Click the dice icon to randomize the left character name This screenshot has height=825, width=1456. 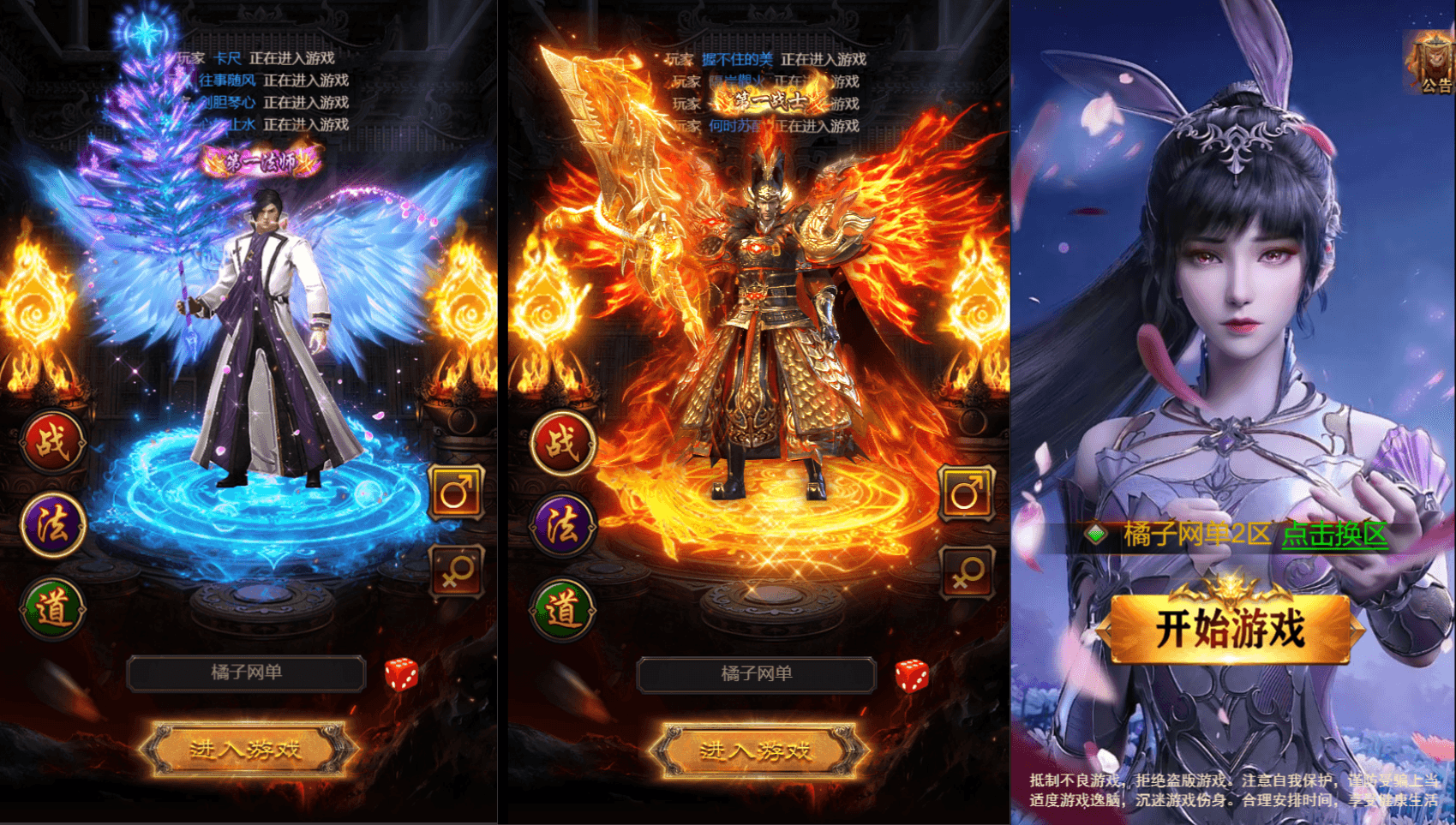(400, 676)
